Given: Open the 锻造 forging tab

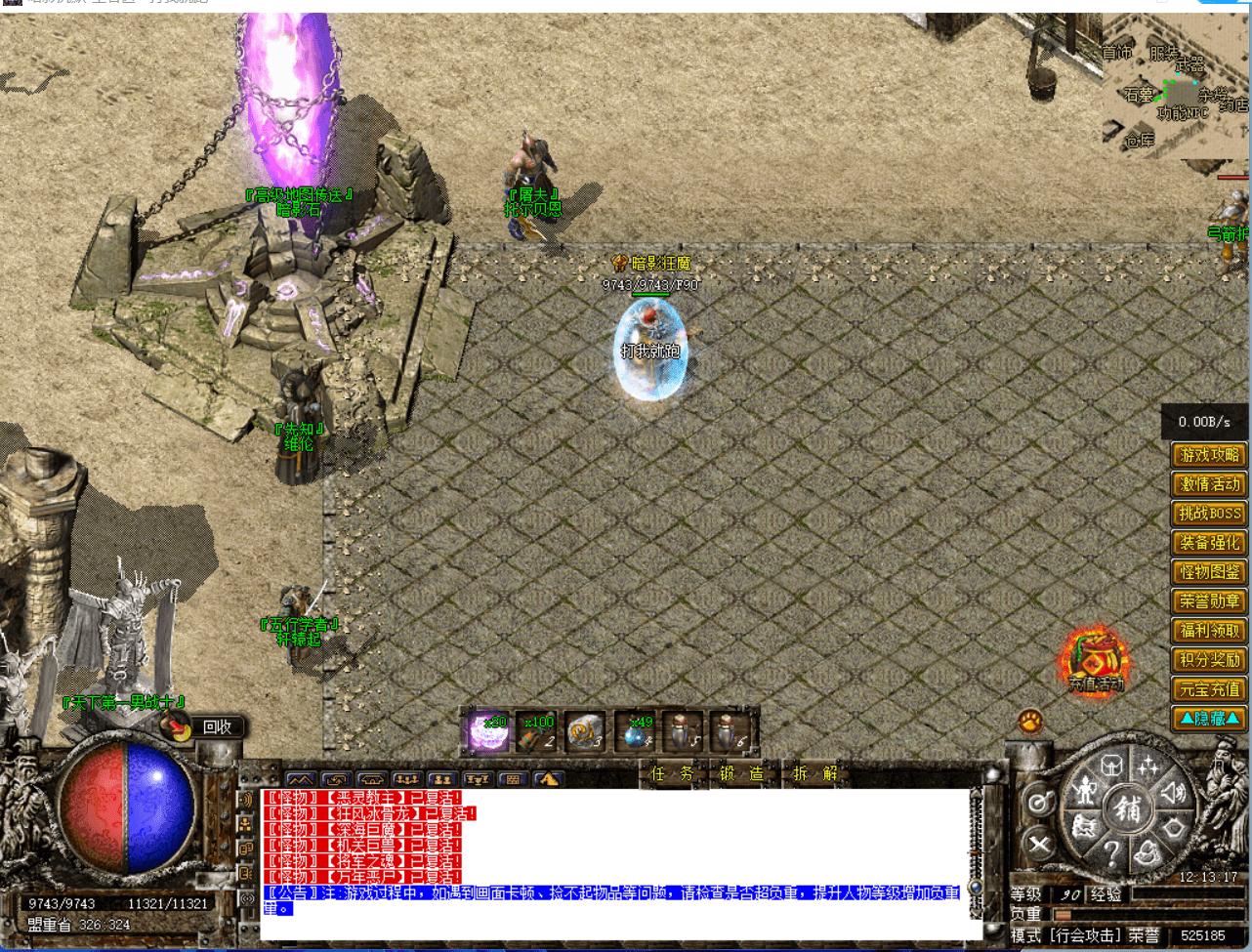Looking at the screenshot, I should pyautogui.click(x=741, y=774).
